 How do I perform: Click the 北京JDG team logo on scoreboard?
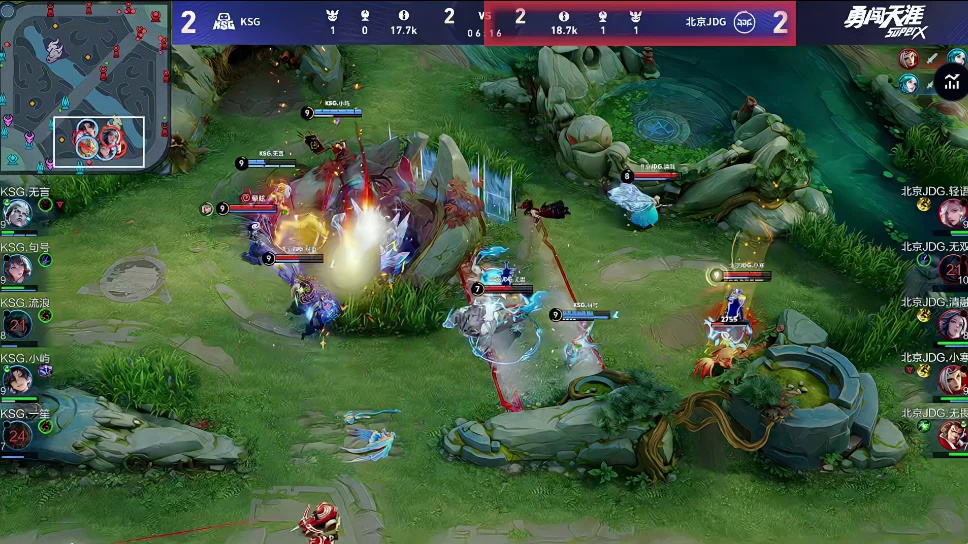coord(744,22)
